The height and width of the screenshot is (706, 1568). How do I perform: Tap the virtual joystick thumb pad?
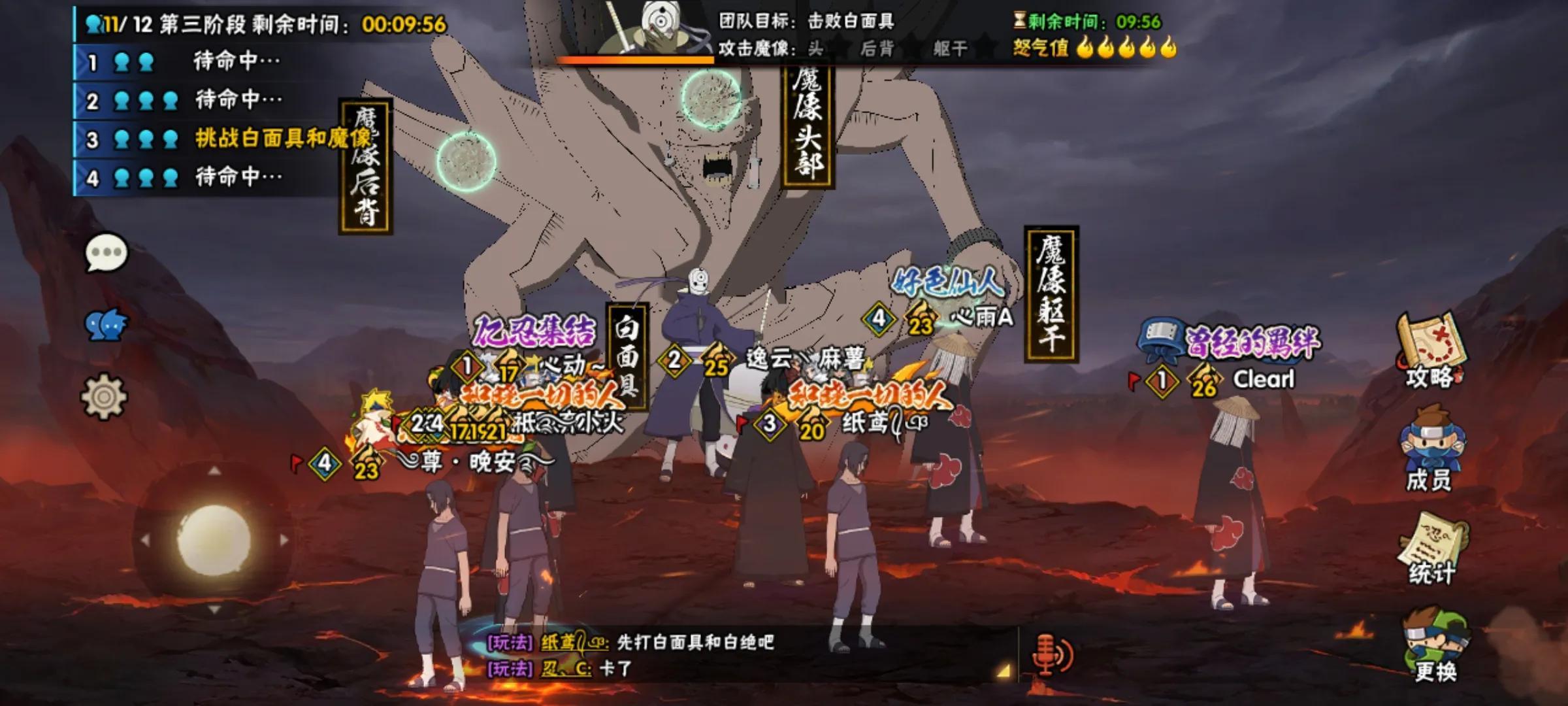[214, 540]
